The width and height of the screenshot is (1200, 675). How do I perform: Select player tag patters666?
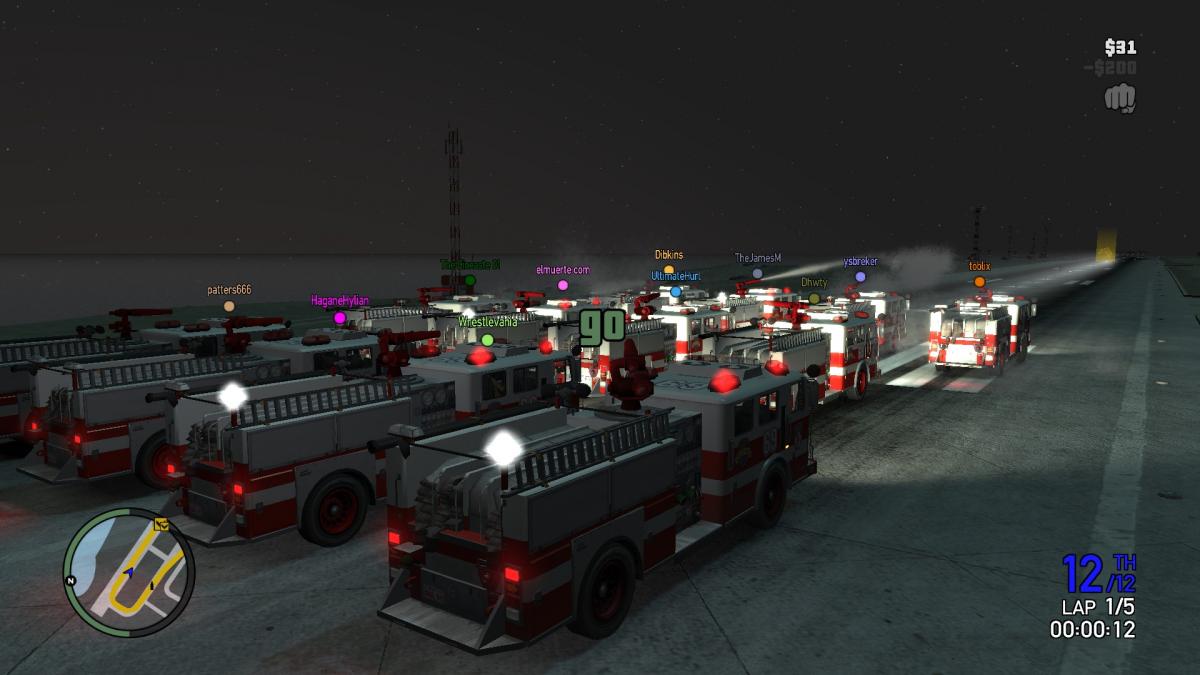coord(229,291)
